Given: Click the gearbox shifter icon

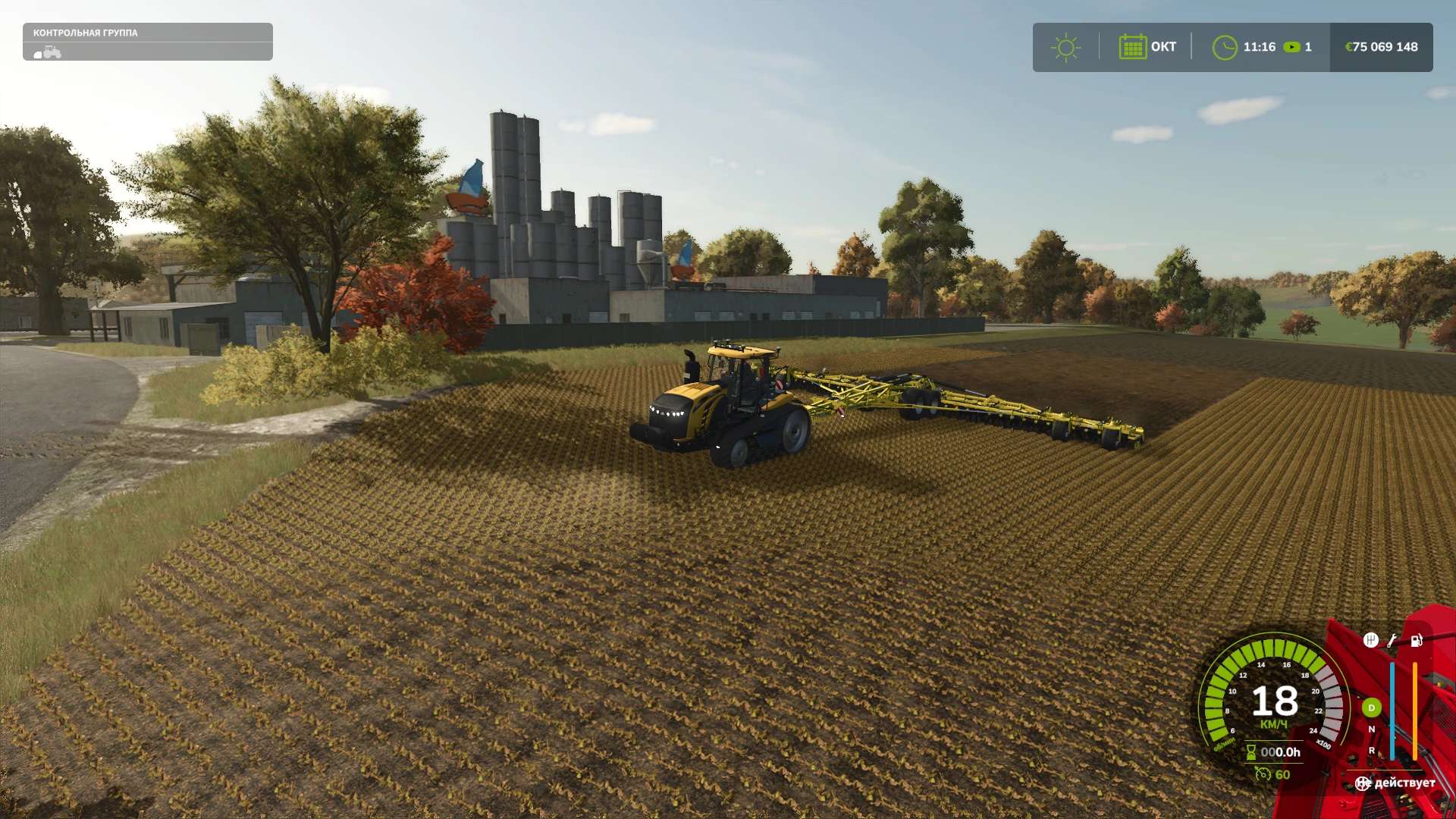Looking at the screenshot, I should point(1370,640).
